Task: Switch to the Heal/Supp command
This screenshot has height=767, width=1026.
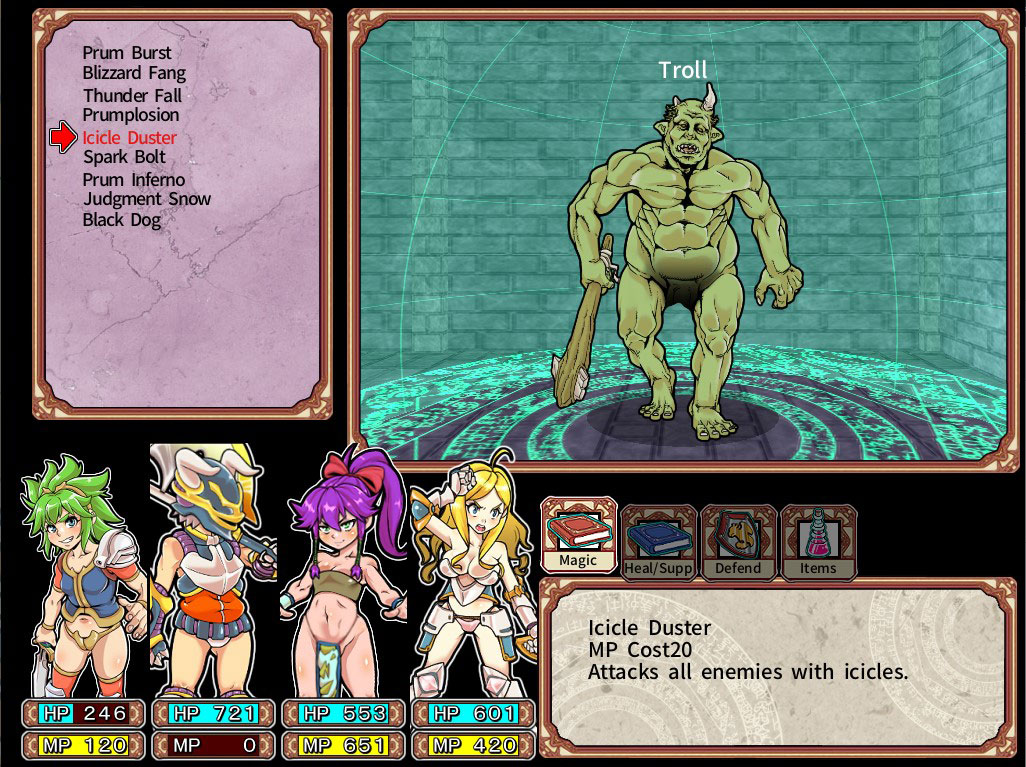Action: [658, 543]
